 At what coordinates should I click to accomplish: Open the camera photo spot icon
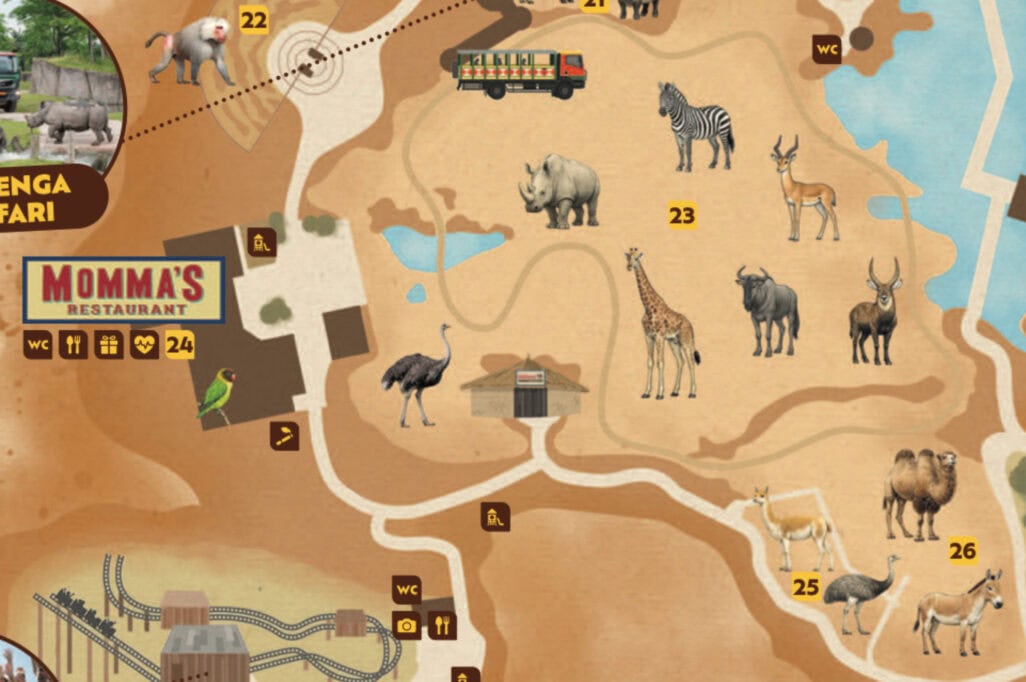pos(406,625)
